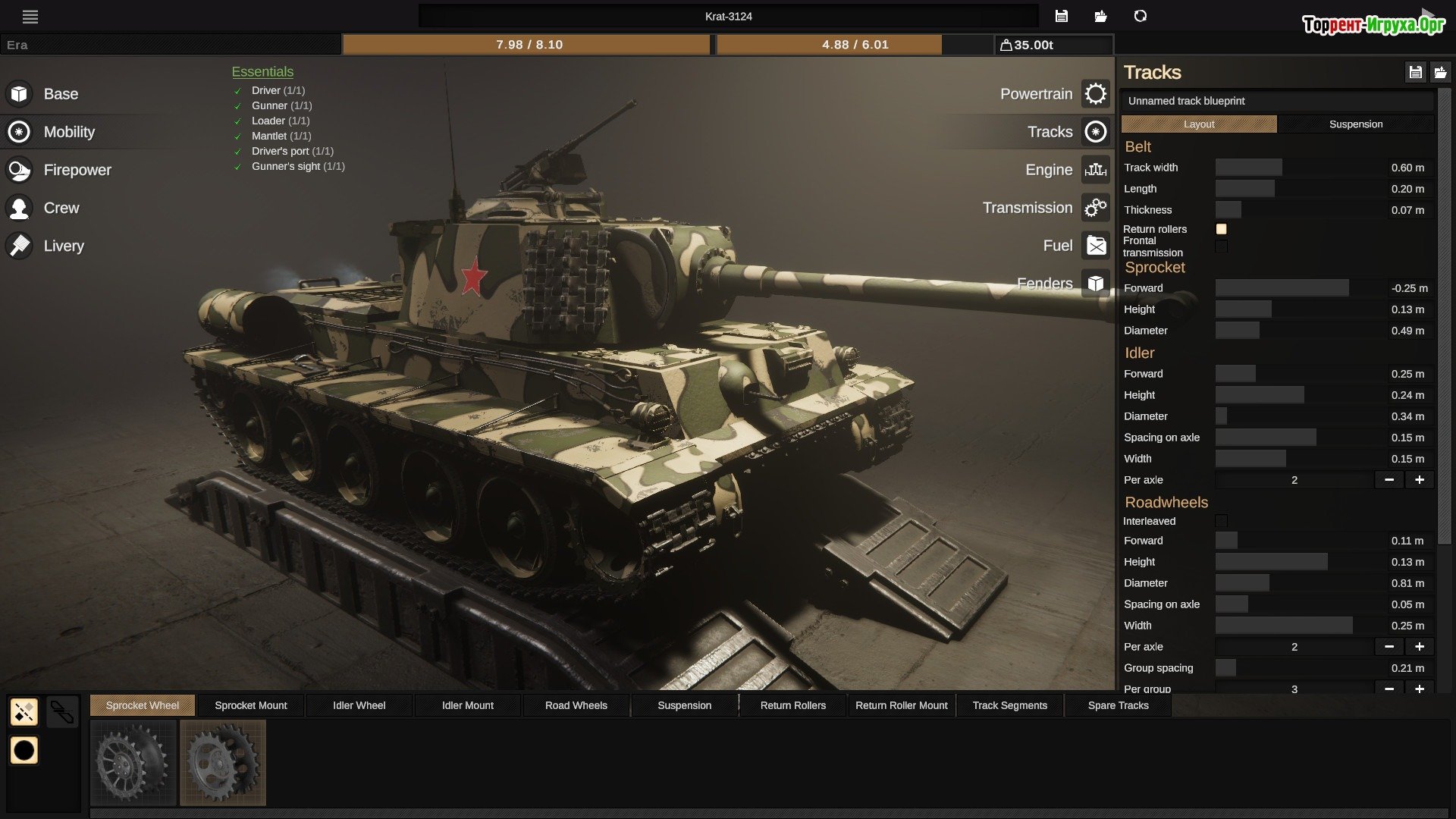Increase idler wheels Per axle
This screenshot has width=1456, height=819.
coord(1419,480)
